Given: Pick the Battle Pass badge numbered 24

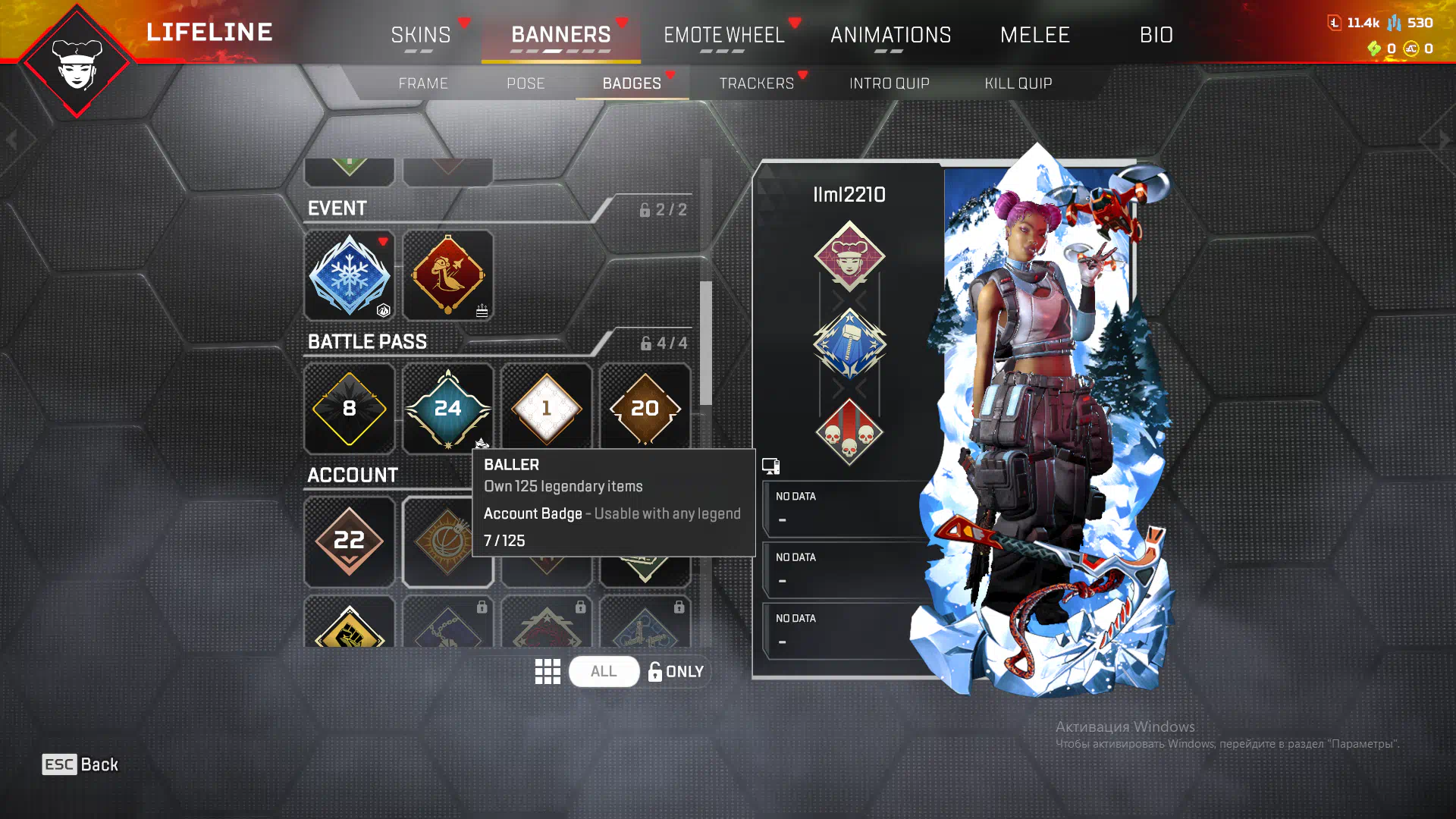Looking at the screenshot, I should pos(448,409).
